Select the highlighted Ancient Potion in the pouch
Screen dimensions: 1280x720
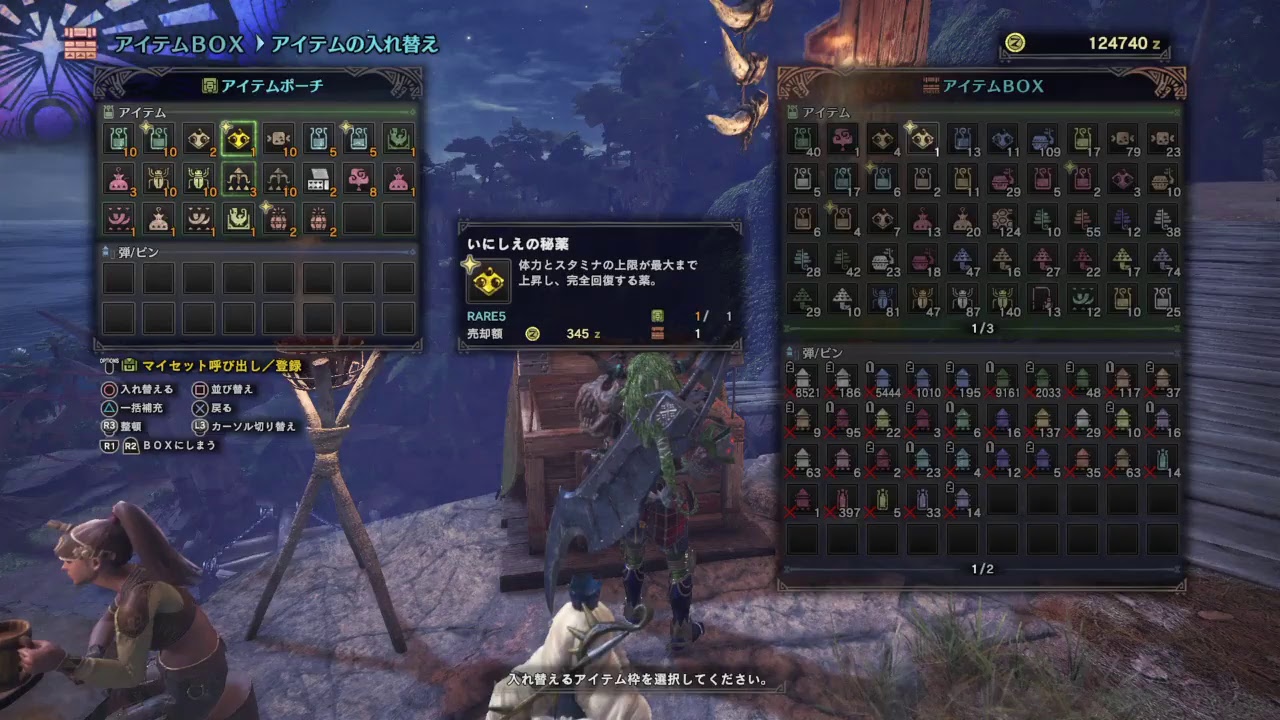[238, 140]
